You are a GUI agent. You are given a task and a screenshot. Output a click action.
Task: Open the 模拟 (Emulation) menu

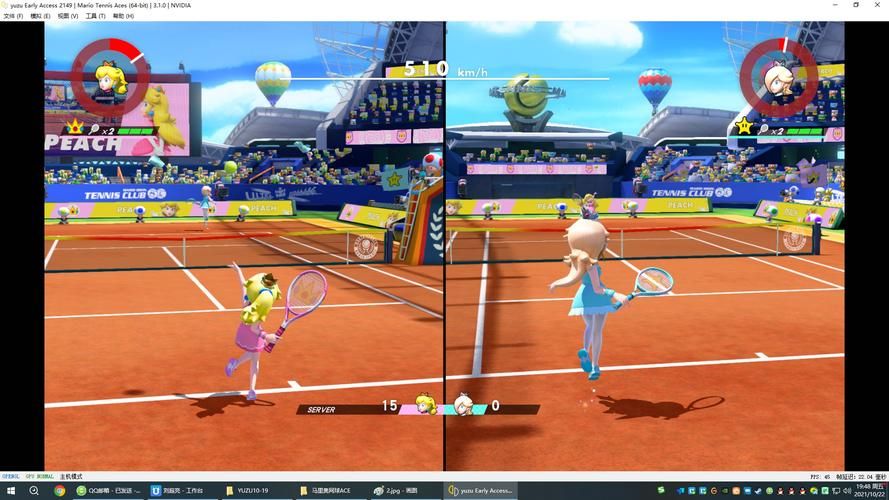point(41,16)
